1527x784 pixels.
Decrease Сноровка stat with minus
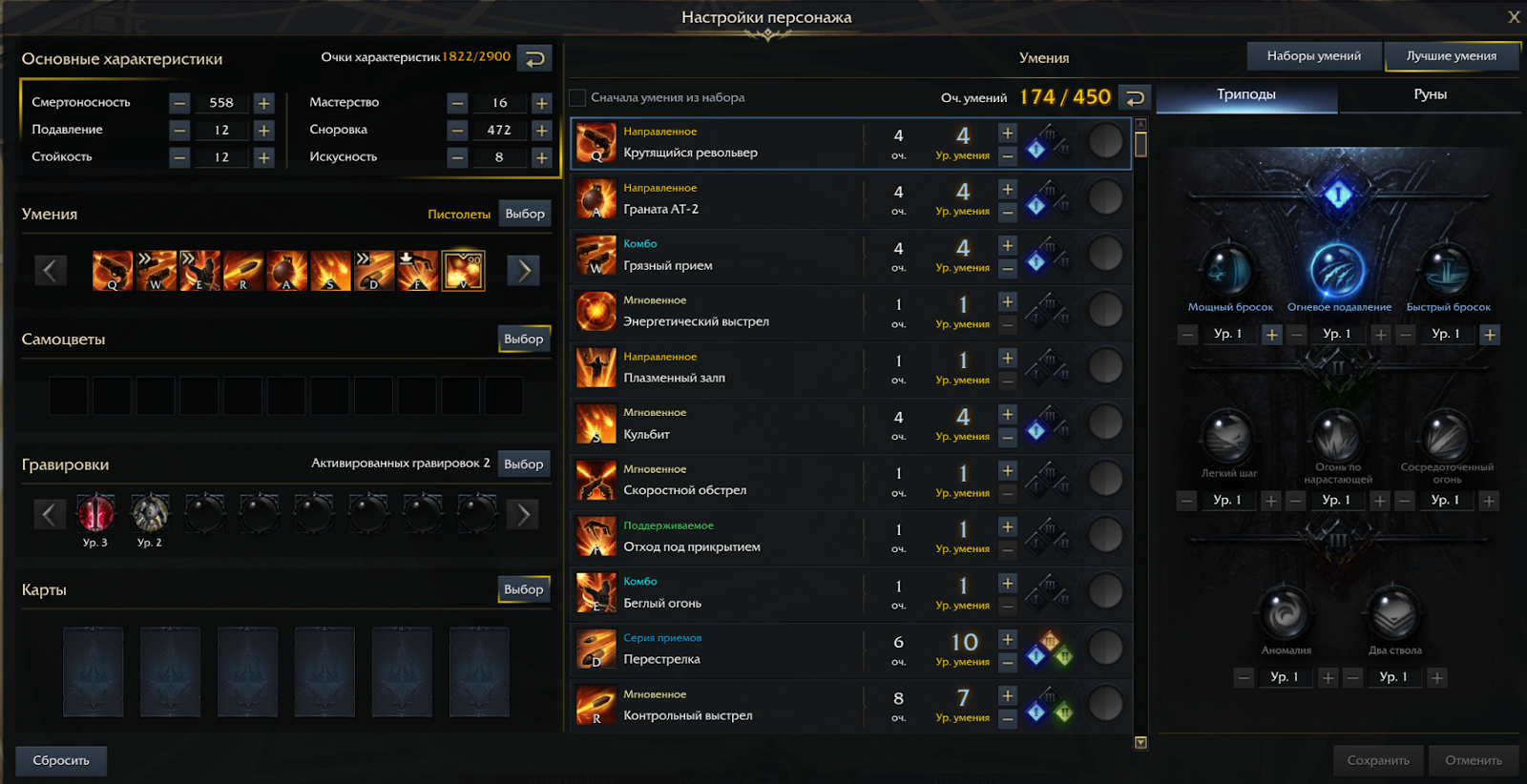tap(457, 130)
